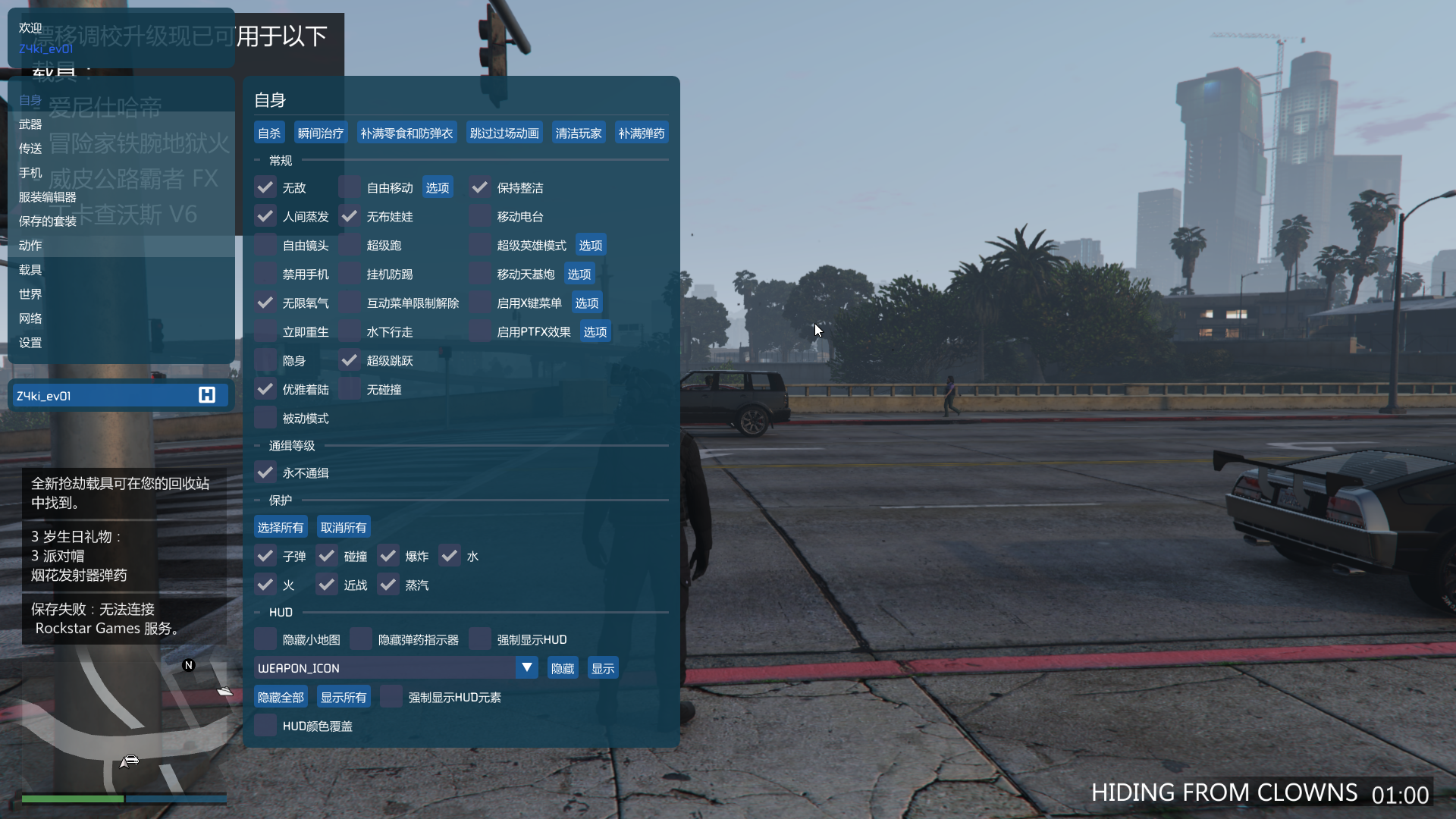Screen dimensions: 1456x819
Task: Disable 爆炸 protection
Action: click(388, 555)
